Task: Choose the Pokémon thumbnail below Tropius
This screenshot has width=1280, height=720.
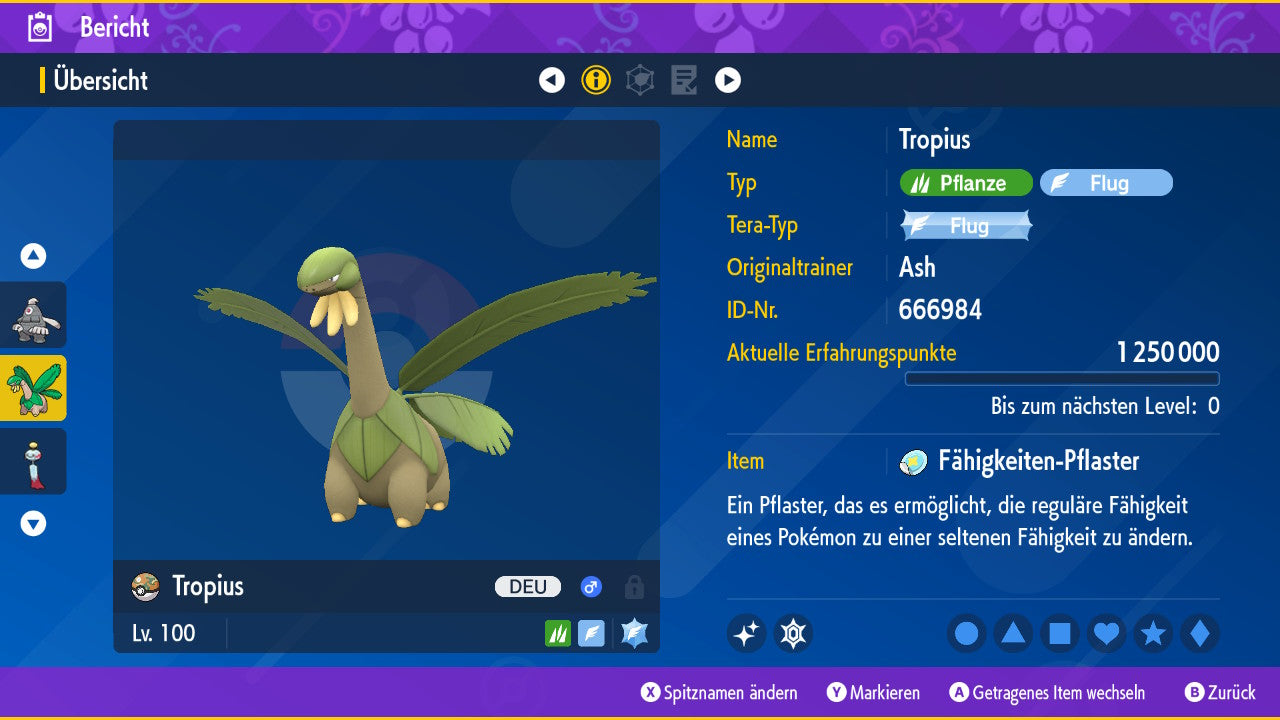Action: click(x=34, y=461)
